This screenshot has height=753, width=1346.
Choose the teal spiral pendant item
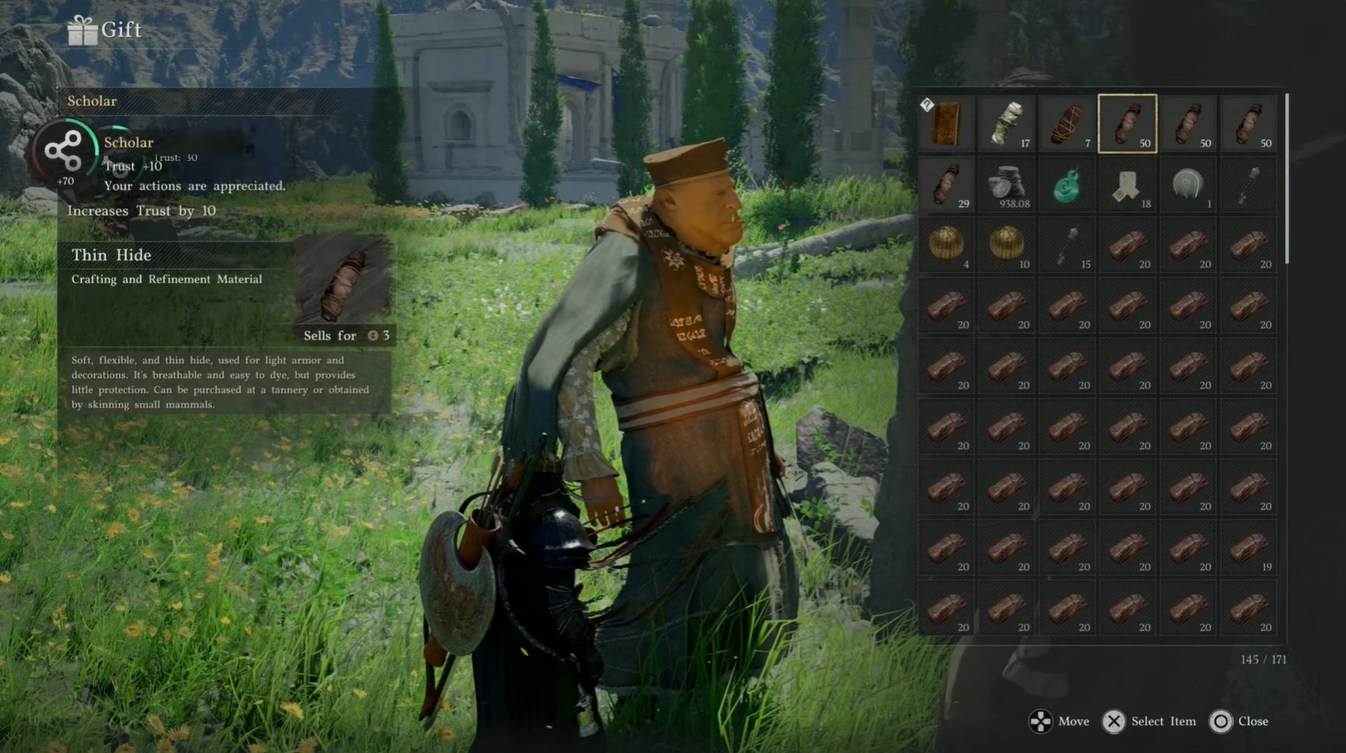click(1067, 185)
